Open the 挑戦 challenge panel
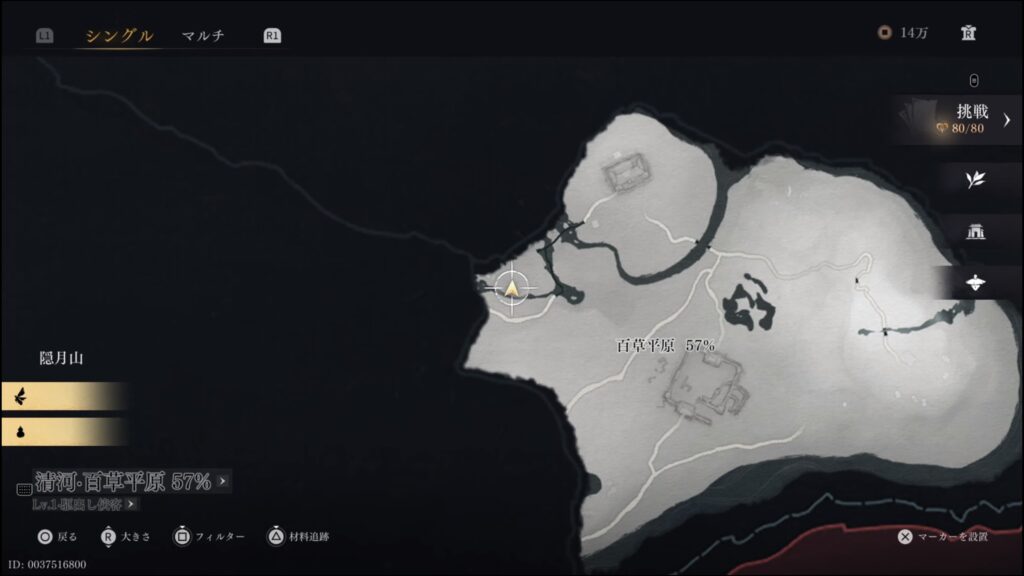This screenshot has height=576, width=1024. coord(958,119)
